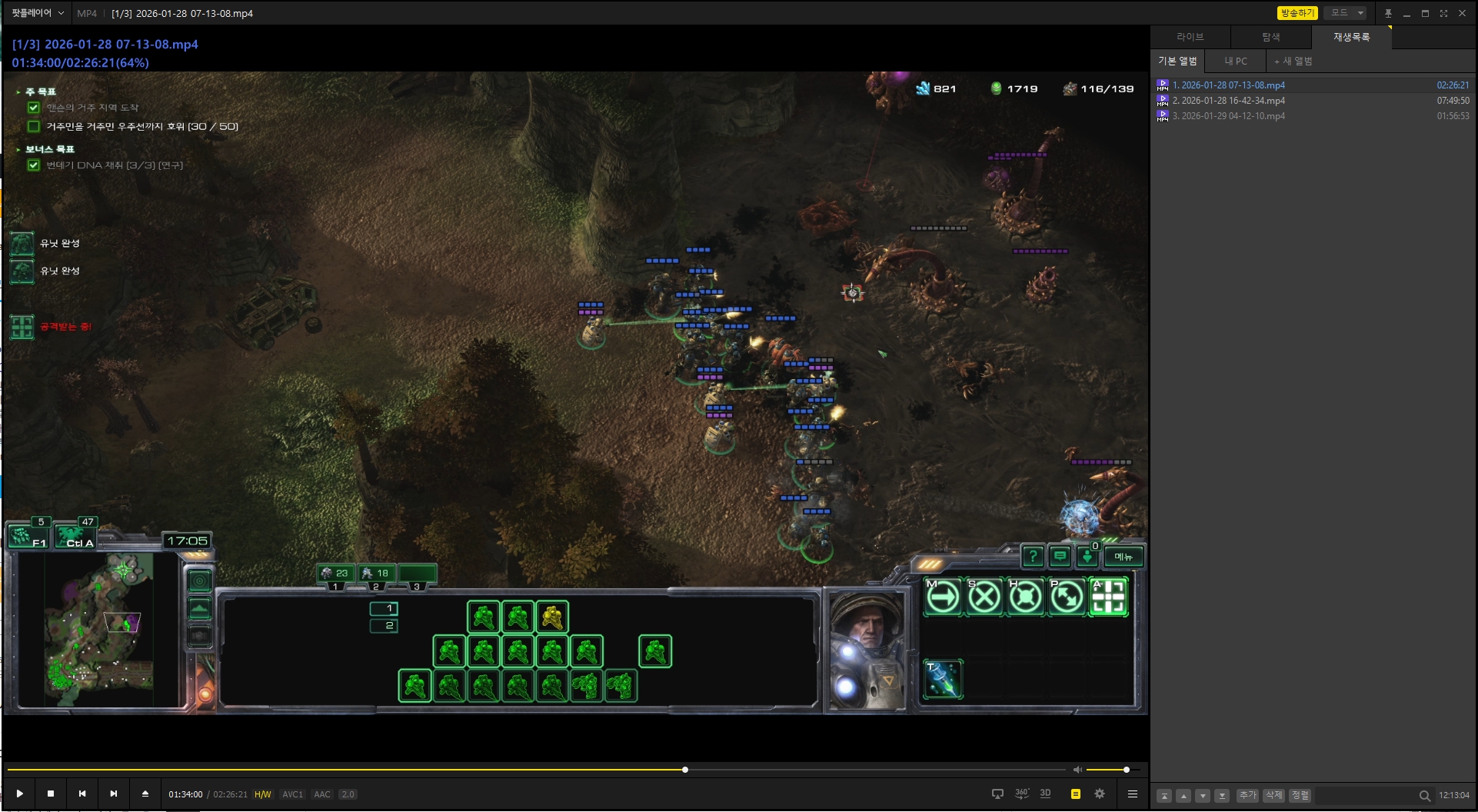1478x812 pixels.
Task: Click the minimap ping signal button
Action: point(200,581)
